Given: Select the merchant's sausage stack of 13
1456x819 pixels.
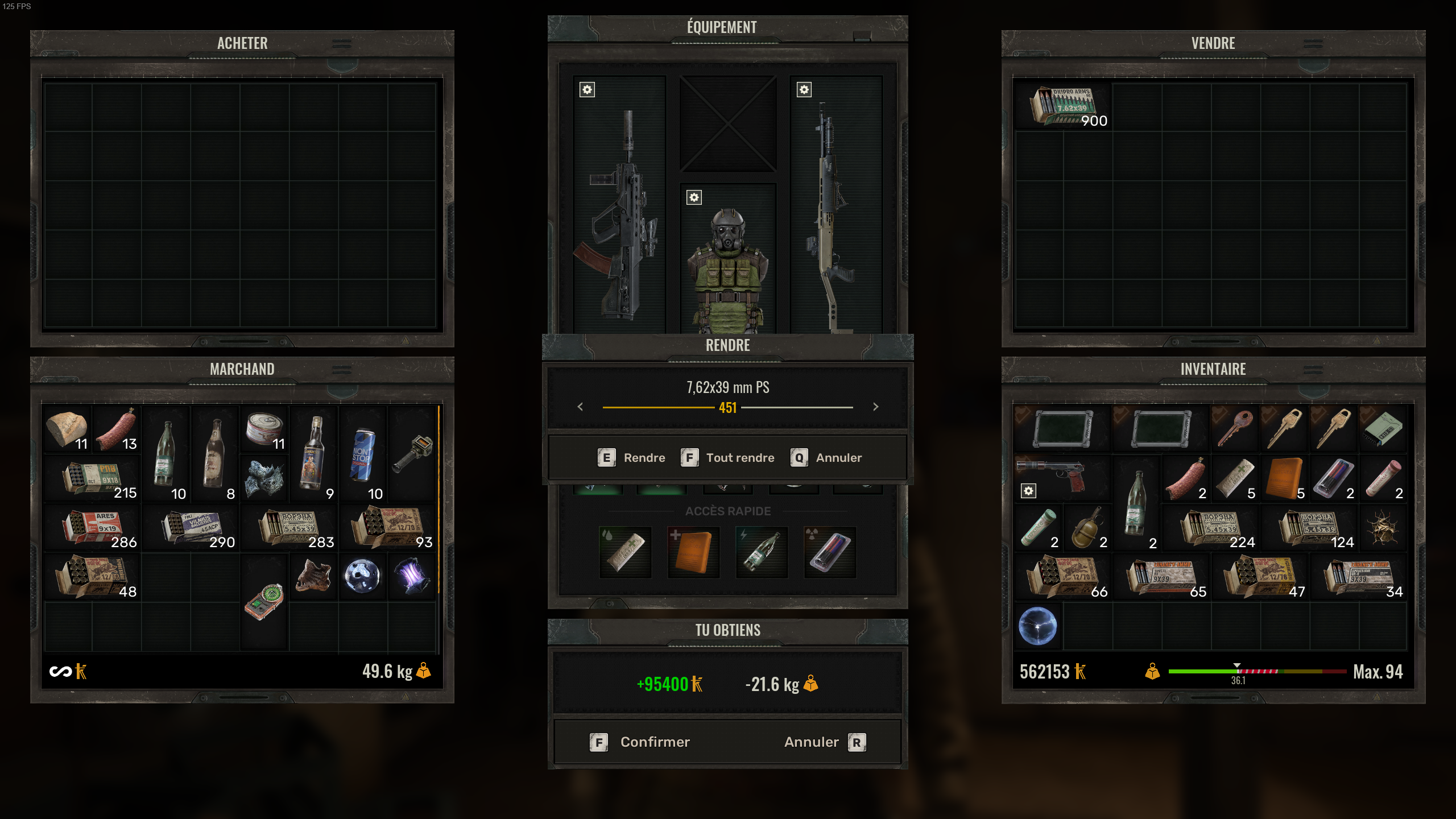Looking at the screenshot, I should tap(117, 429).
